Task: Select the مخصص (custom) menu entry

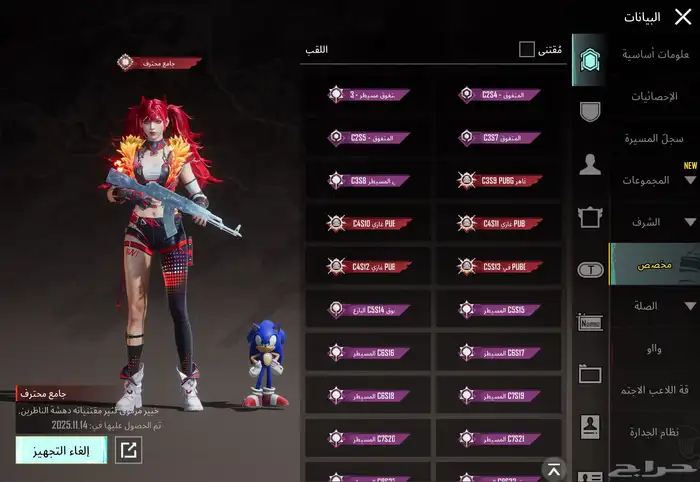Action: 654,264
